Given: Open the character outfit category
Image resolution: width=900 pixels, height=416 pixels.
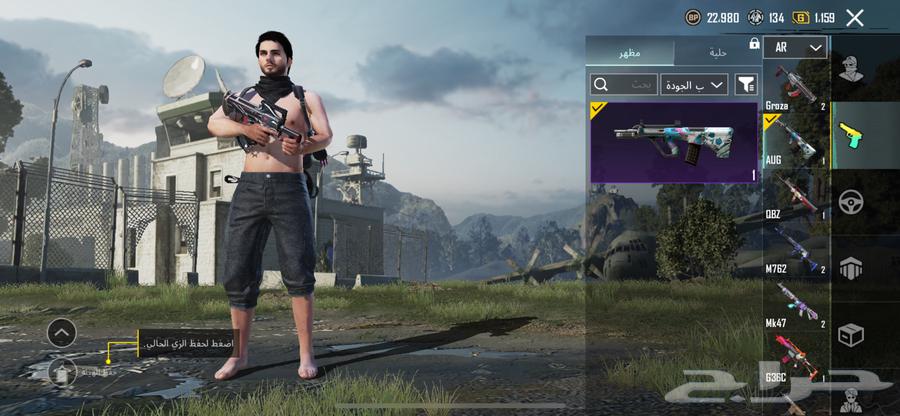Looking at the screenshot, I should 851,70.
